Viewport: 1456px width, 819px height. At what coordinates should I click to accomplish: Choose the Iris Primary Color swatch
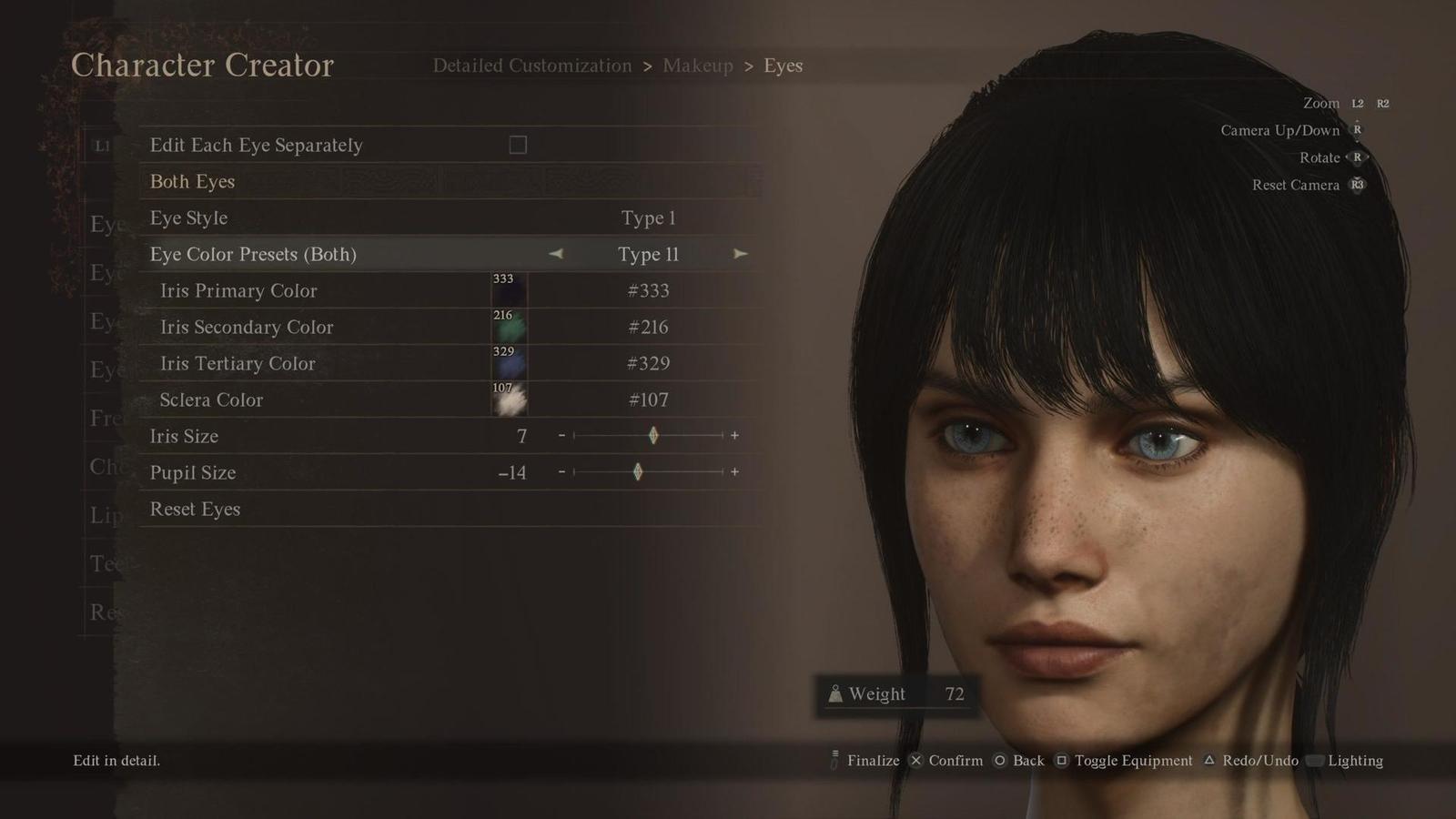(509, 290)
